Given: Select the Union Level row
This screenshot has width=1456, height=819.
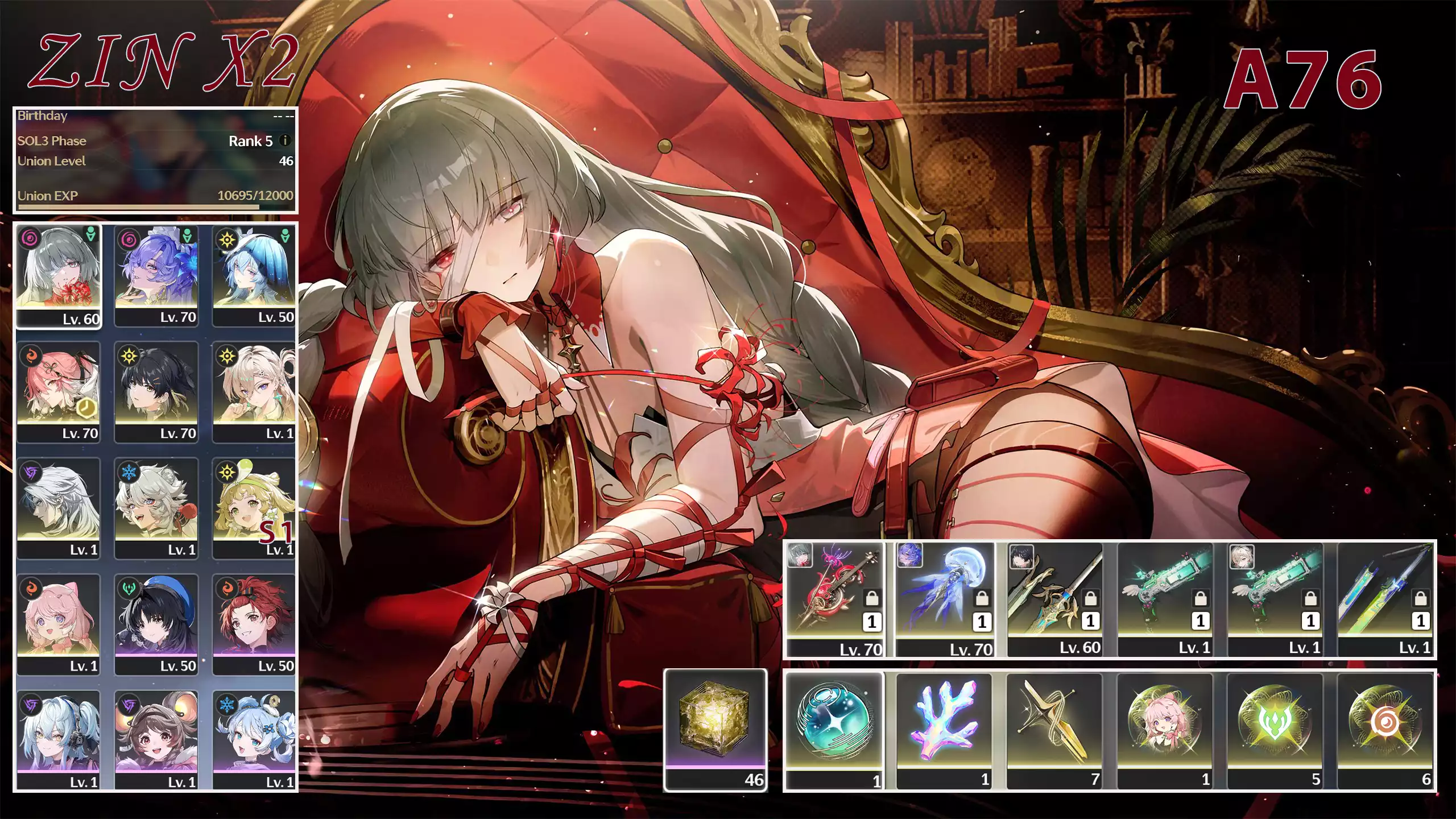Looking at the screenshot, I should point(154,162).
